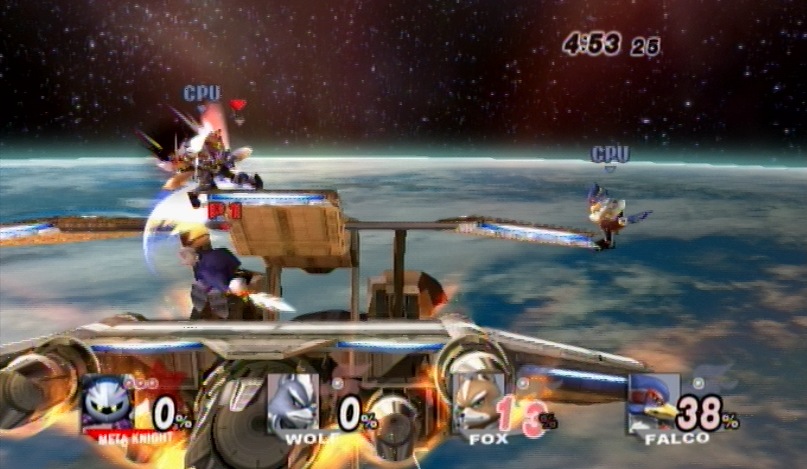This screenshot has width=807, height=469.
Task: Select the Meta Knight portrait
Action: coord(108,402)
